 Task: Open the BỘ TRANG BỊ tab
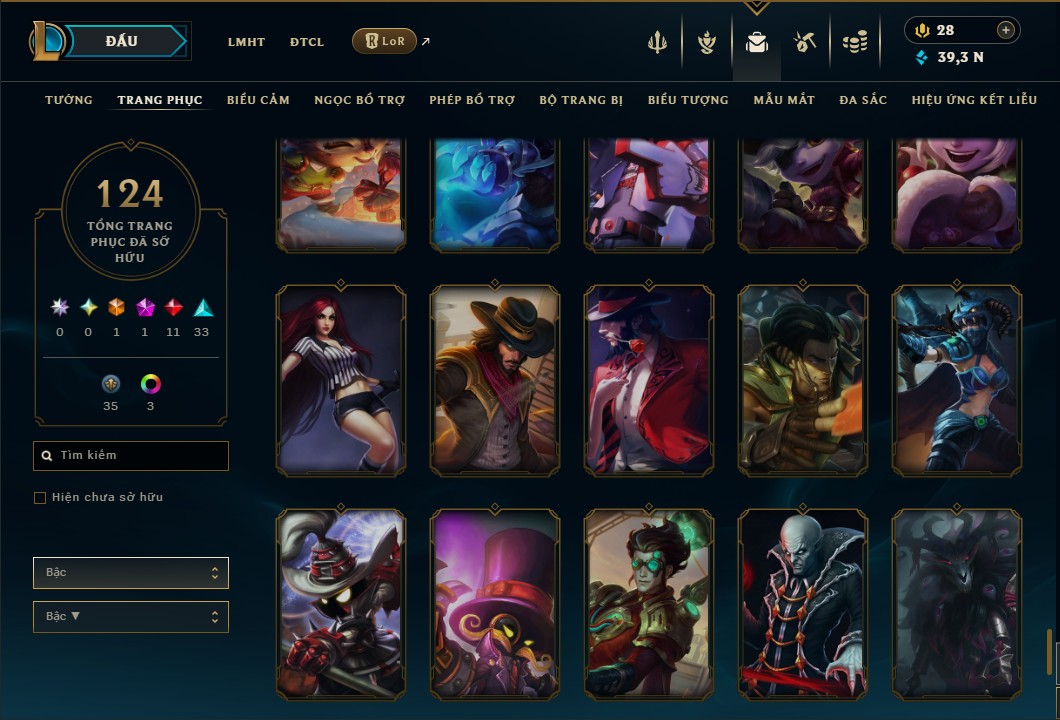point(581,100)
